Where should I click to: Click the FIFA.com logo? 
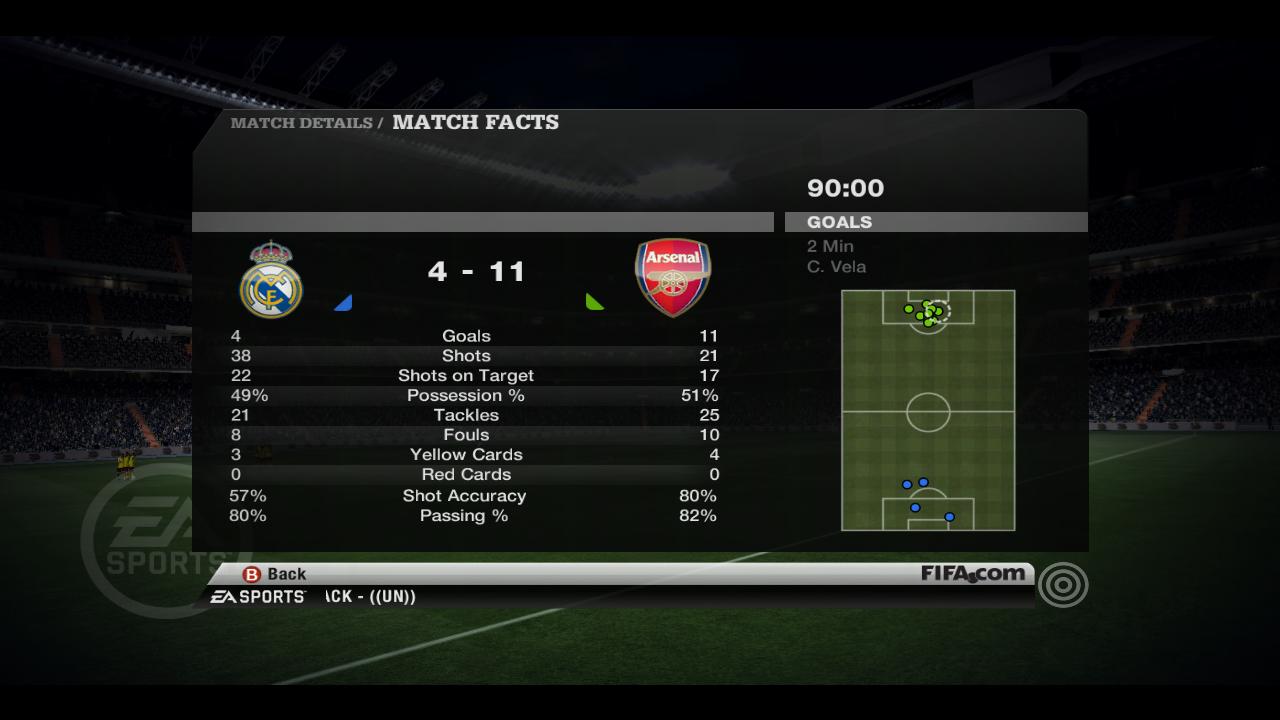point(973,574)
